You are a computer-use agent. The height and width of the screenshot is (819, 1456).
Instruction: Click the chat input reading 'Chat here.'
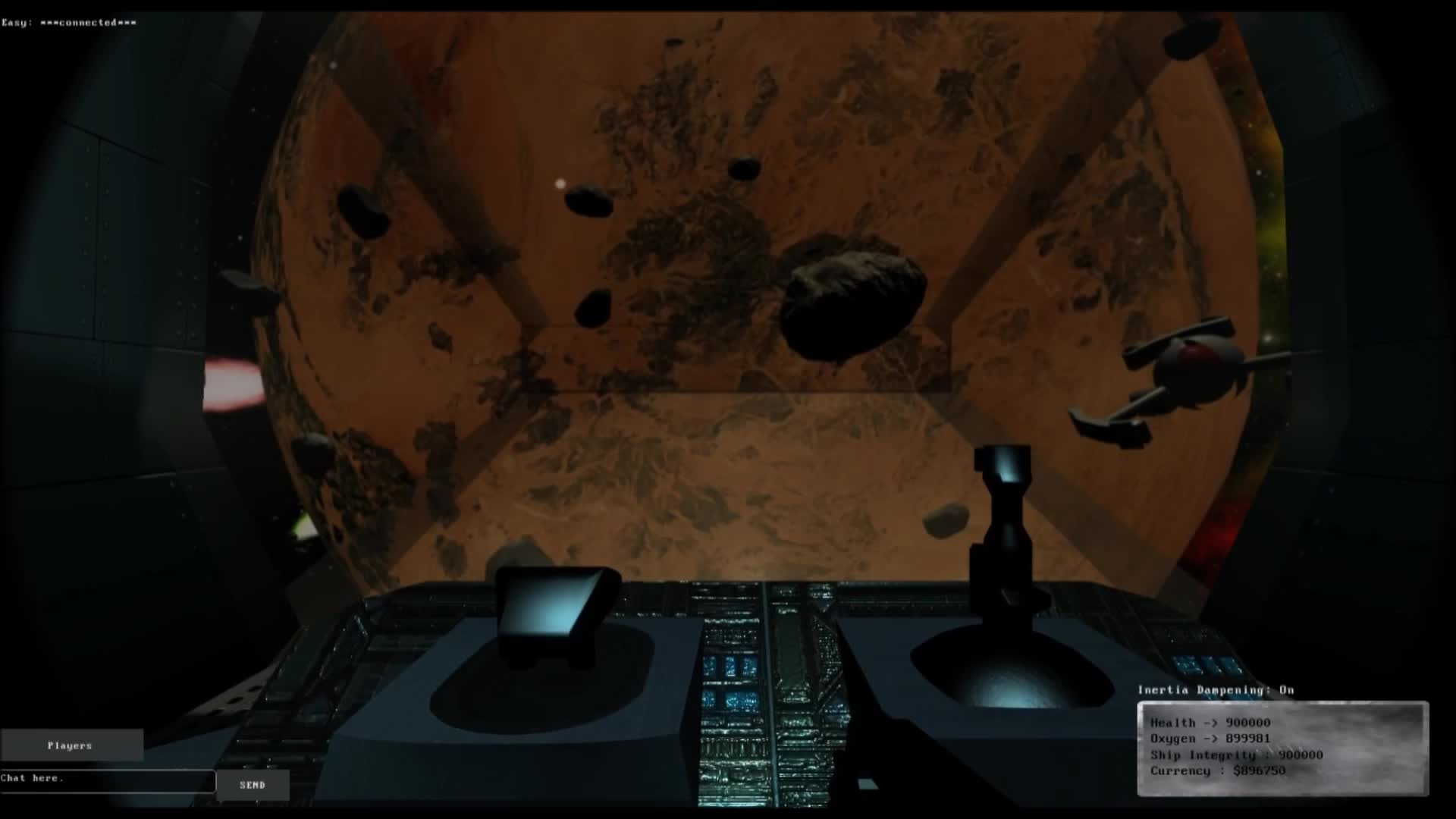[106, 780]
